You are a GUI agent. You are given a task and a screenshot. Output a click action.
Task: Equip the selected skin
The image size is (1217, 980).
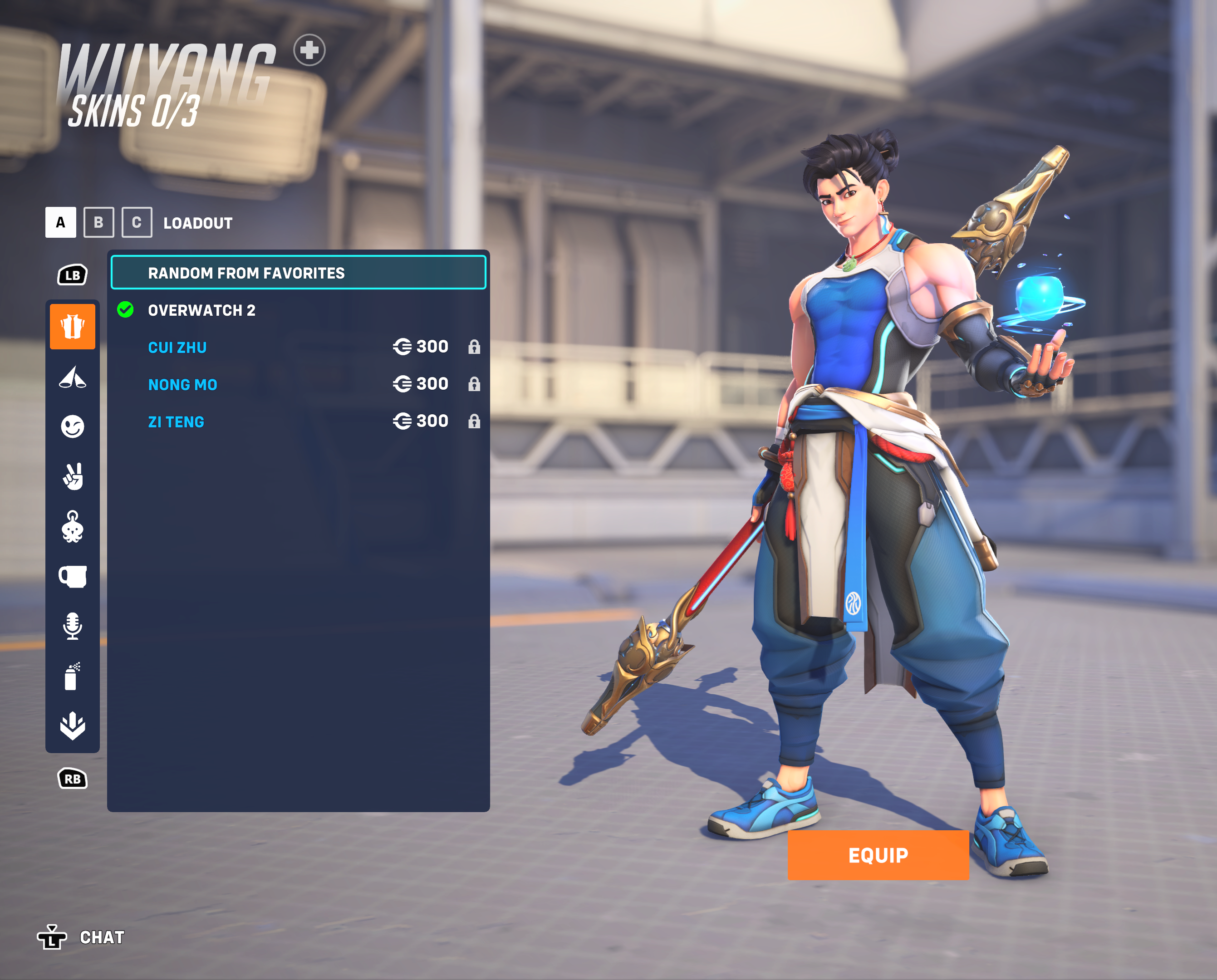pos(878,855)
